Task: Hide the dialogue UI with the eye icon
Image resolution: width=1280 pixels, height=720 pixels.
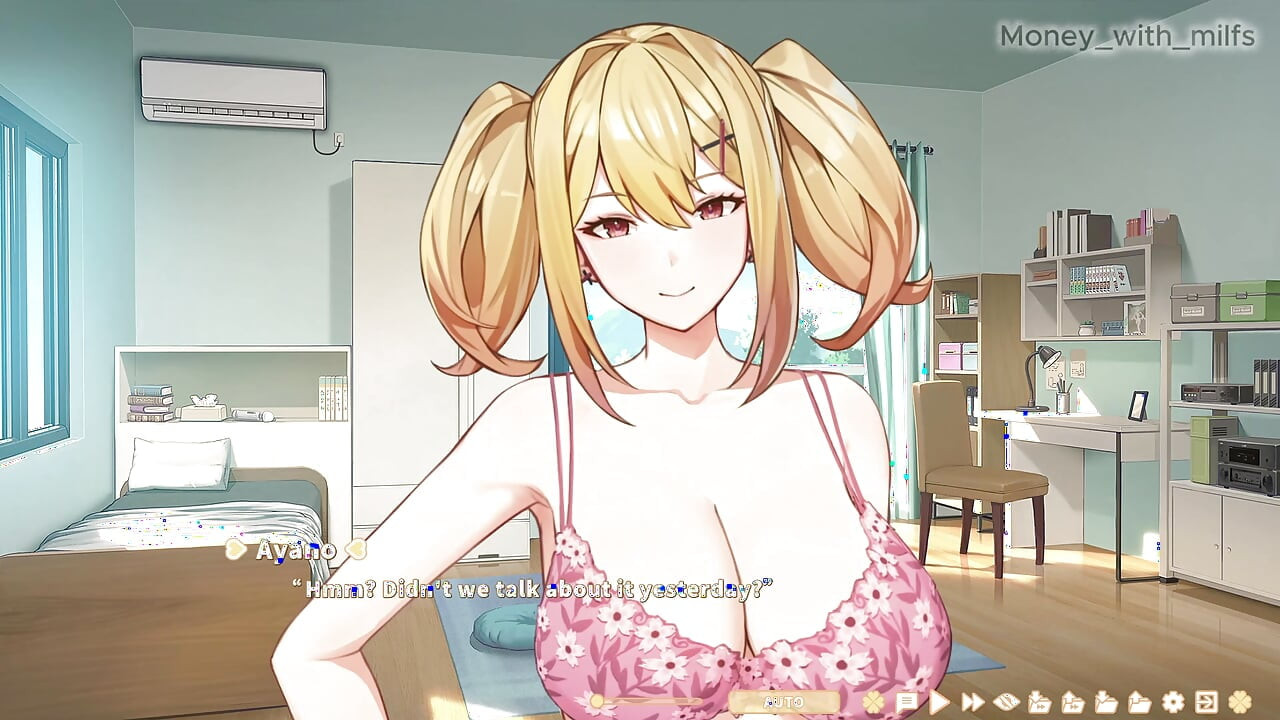Action: tap(1004, 701)
